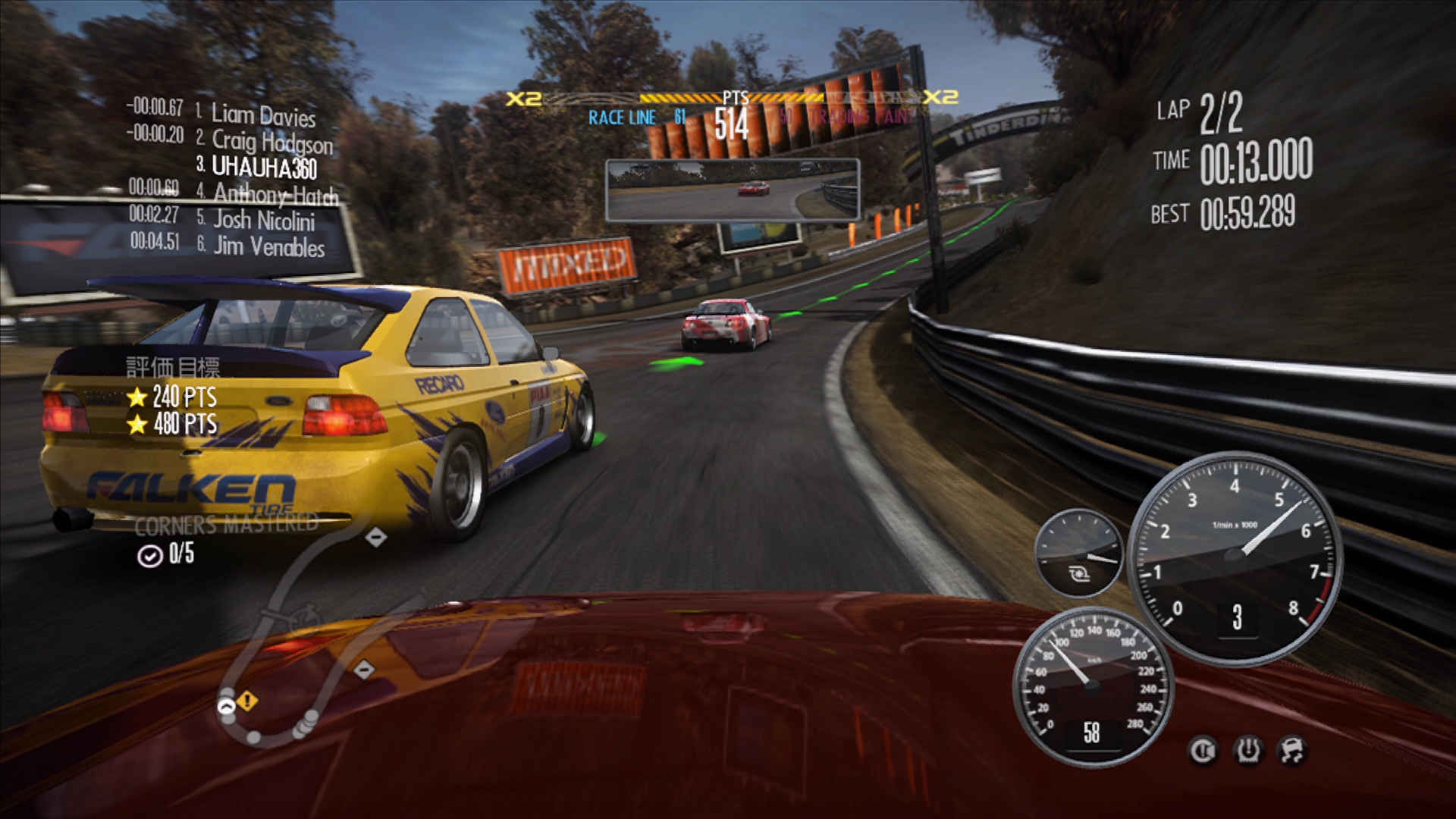
Task: Click the rear-view mirror display
Action: [732, 190]
